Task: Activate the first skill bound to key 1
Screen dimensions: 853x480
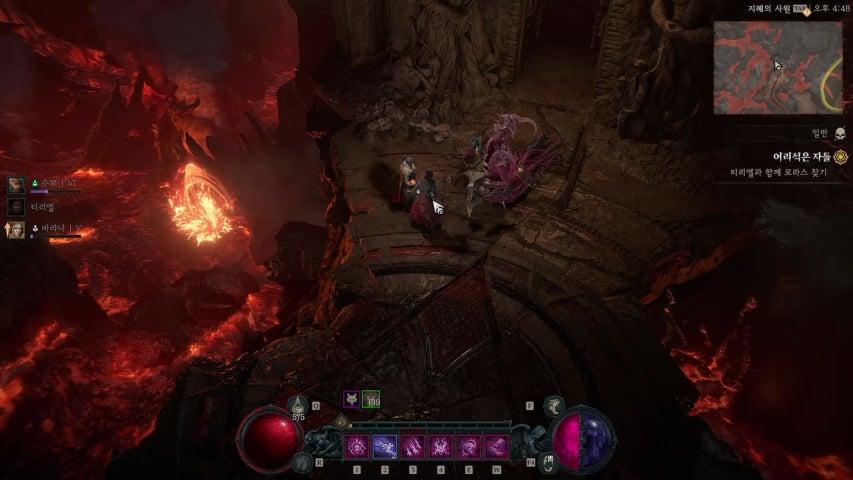Action: coord(357,447)
